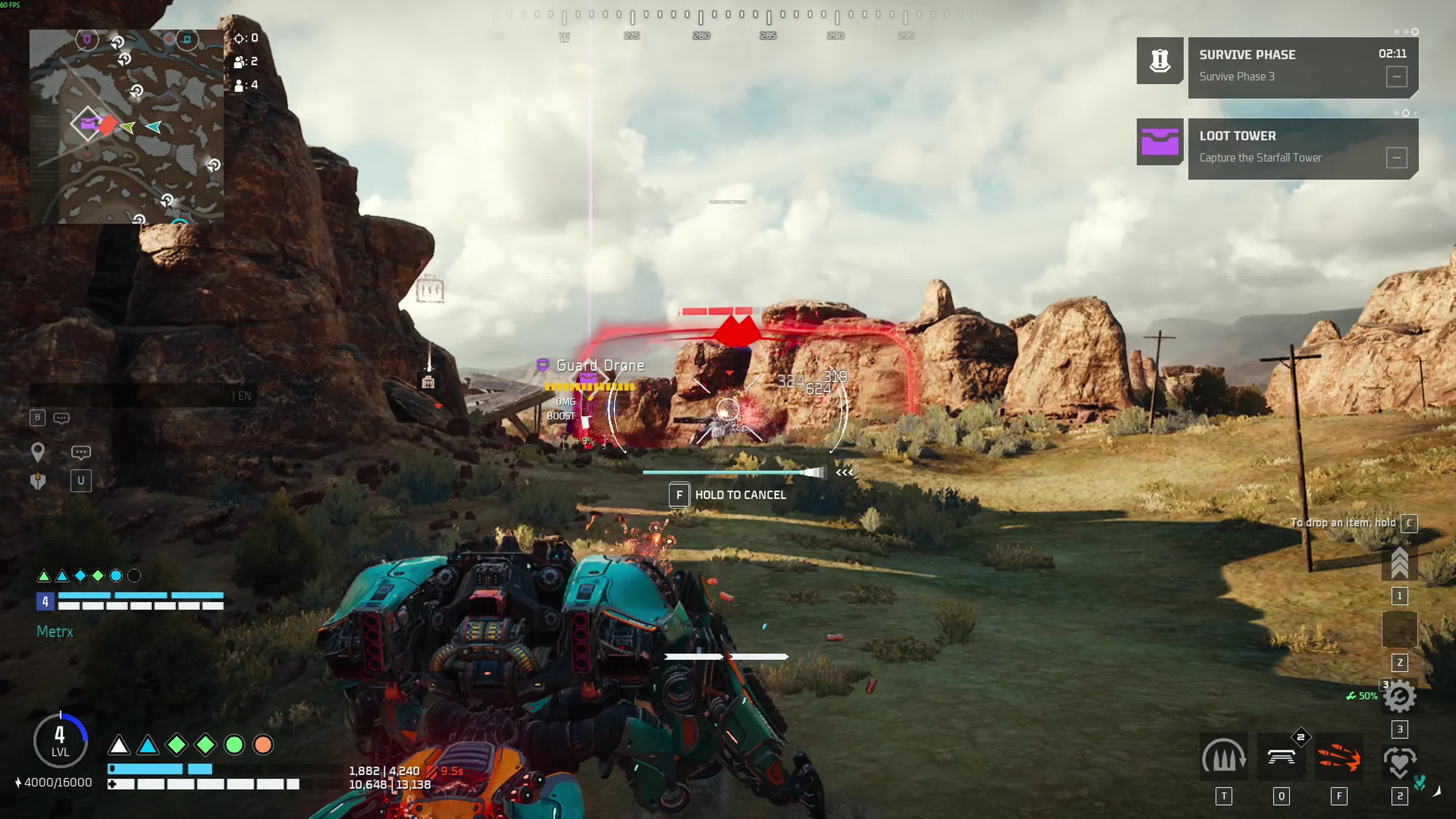Viewport: 1456px width, 819px height.
Task: Select the Survive Phase objective icon
Action: coord(1159,61)
